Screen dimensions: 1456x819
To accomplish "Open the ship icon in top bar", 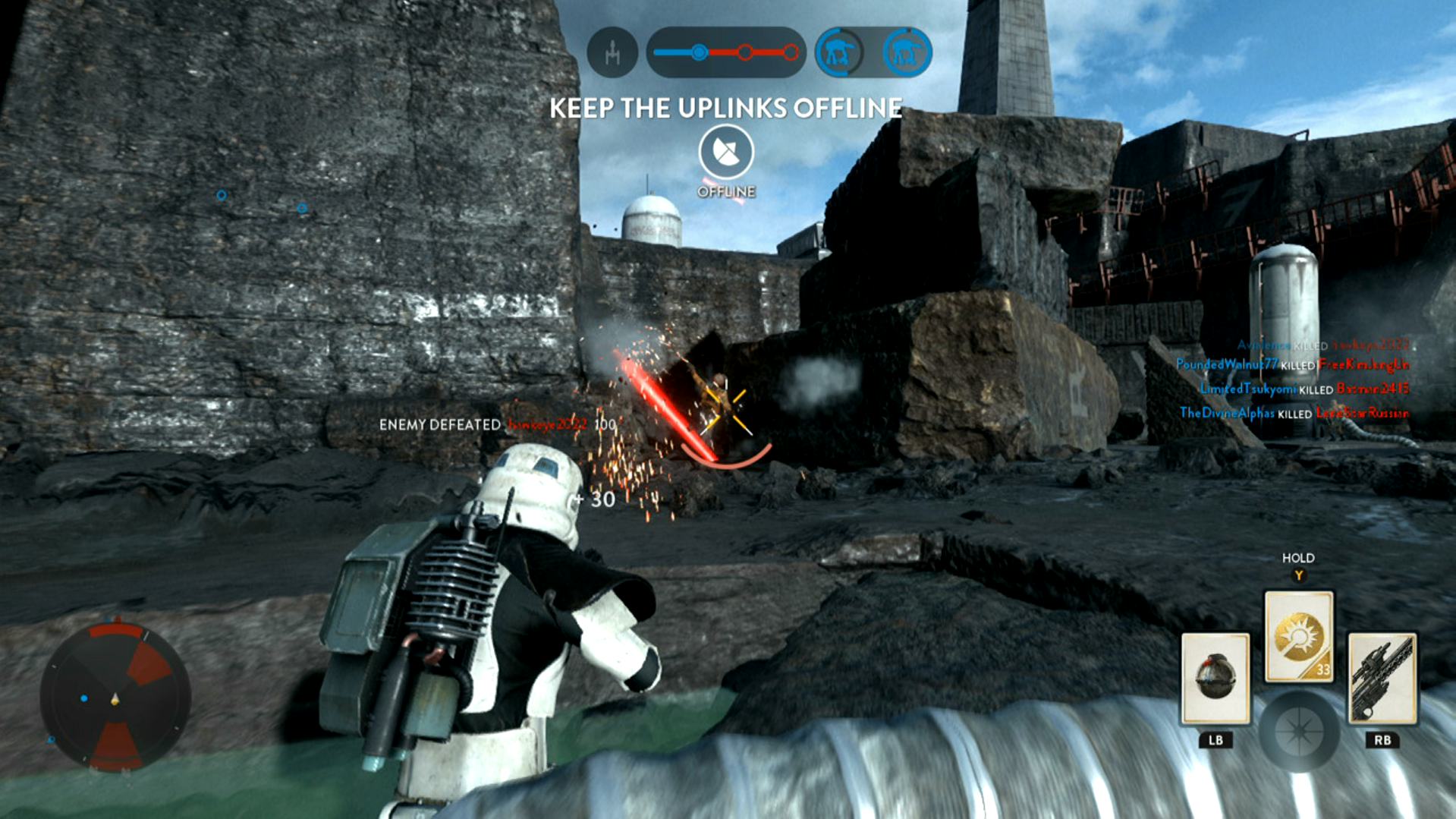I will click(x=612, y=52).
